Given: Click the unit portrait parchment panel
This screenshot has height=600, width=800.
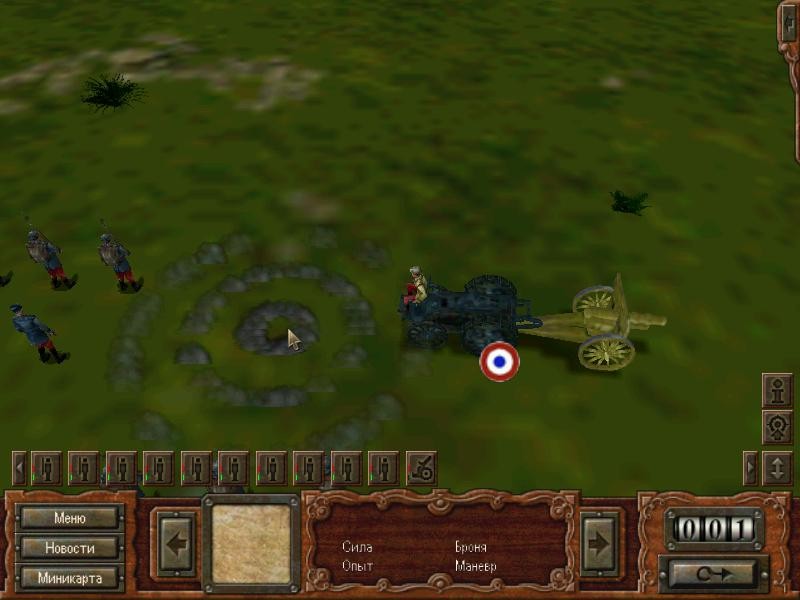Looking at the screenshot, I should click(x=251, y=544).
